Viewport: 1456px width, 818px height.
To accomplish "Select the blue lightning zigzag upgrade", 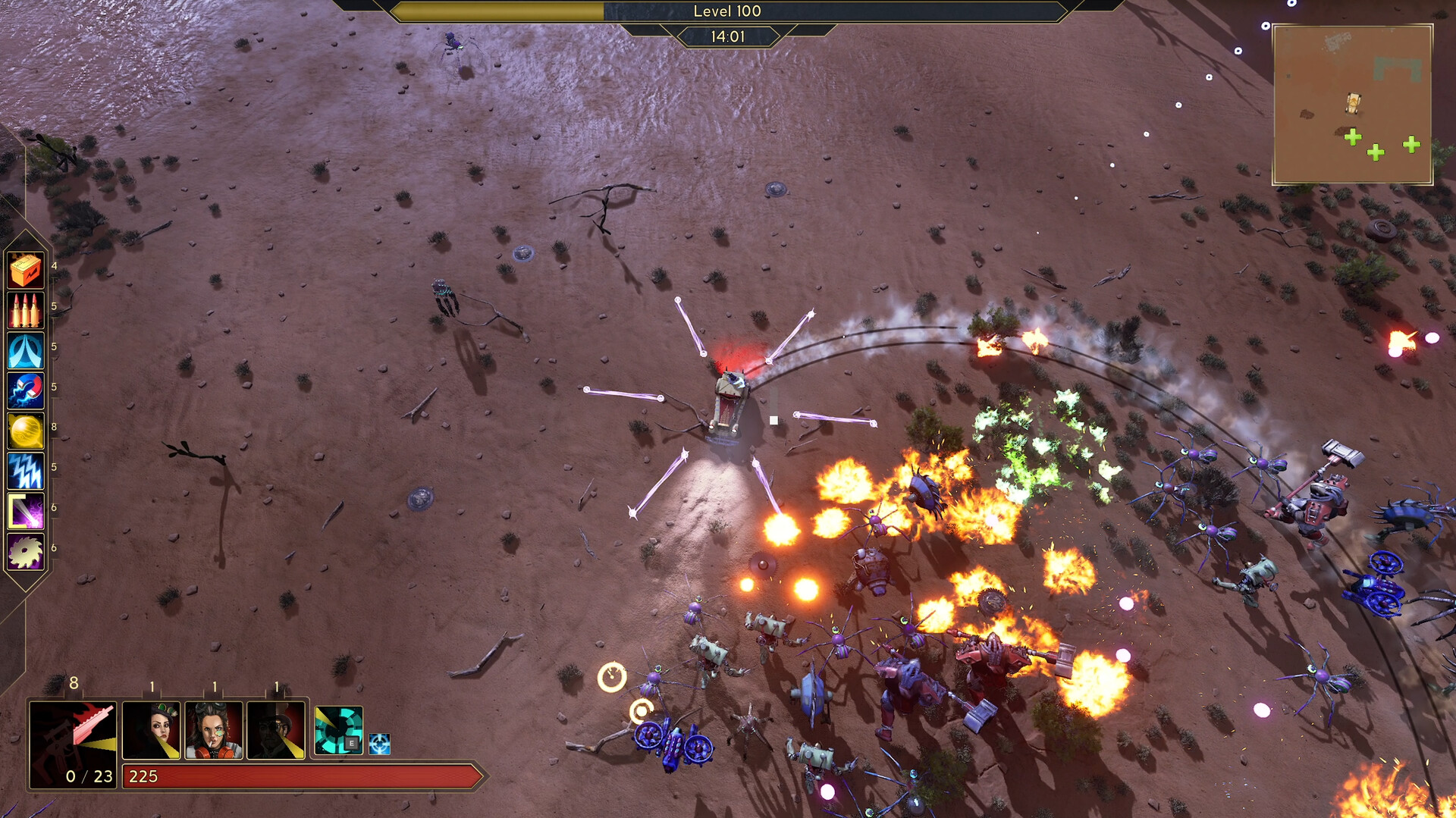I will pos(25,471).
